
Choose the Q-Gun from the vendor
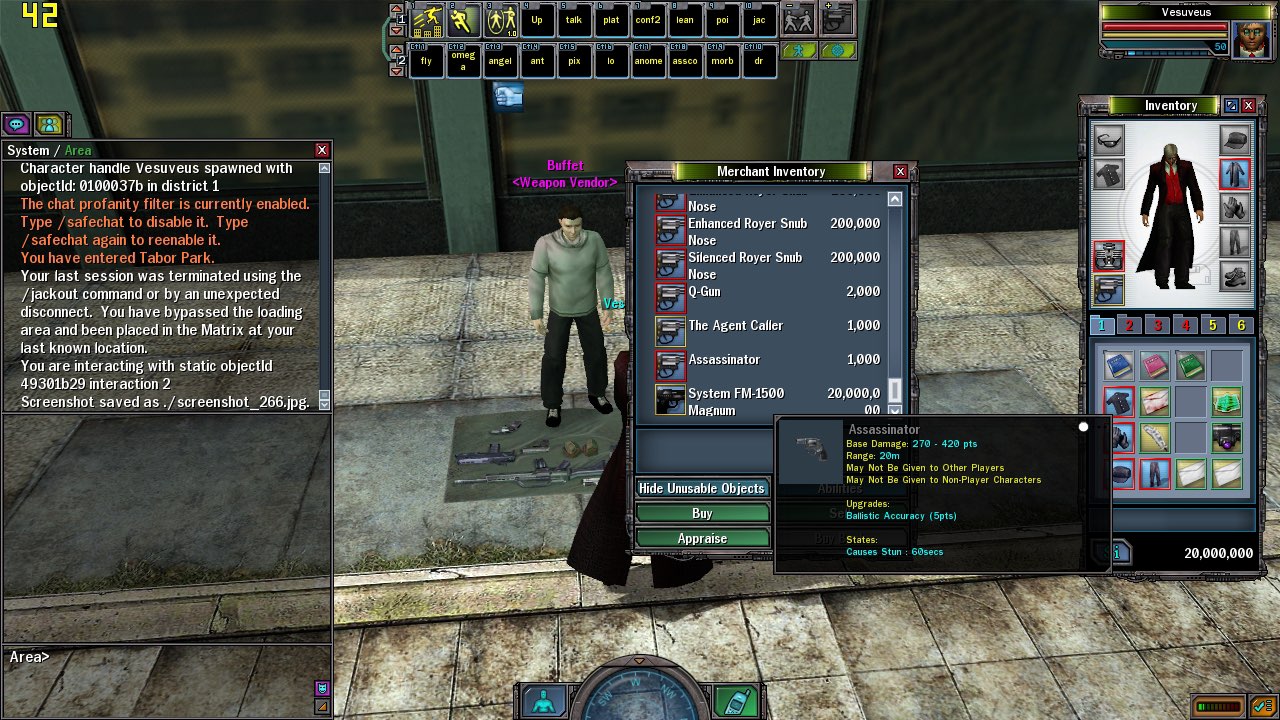[704, 292]
